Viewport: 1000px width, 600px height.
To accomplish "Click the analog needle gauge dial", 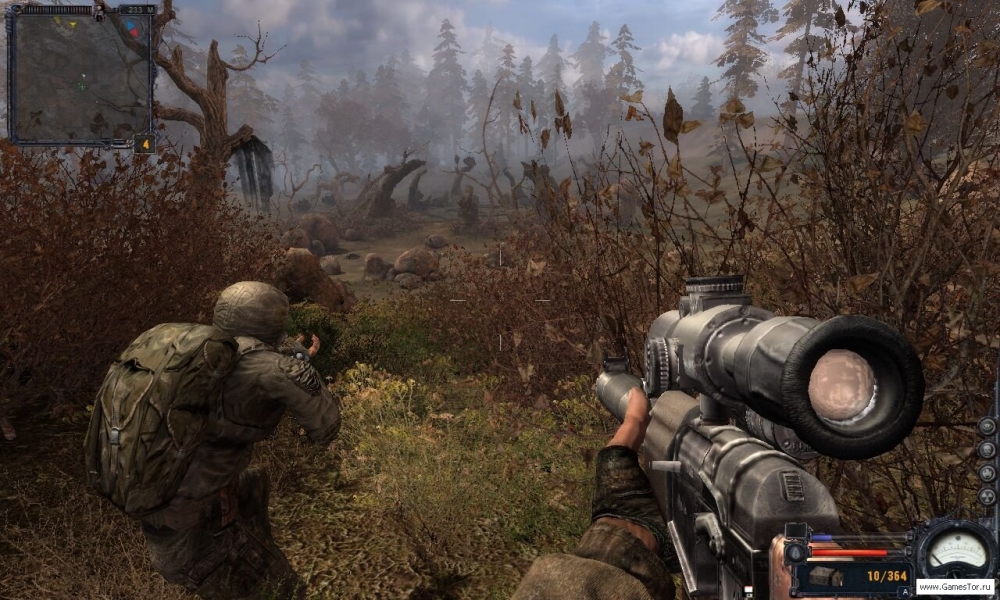I will coord(957,550).
